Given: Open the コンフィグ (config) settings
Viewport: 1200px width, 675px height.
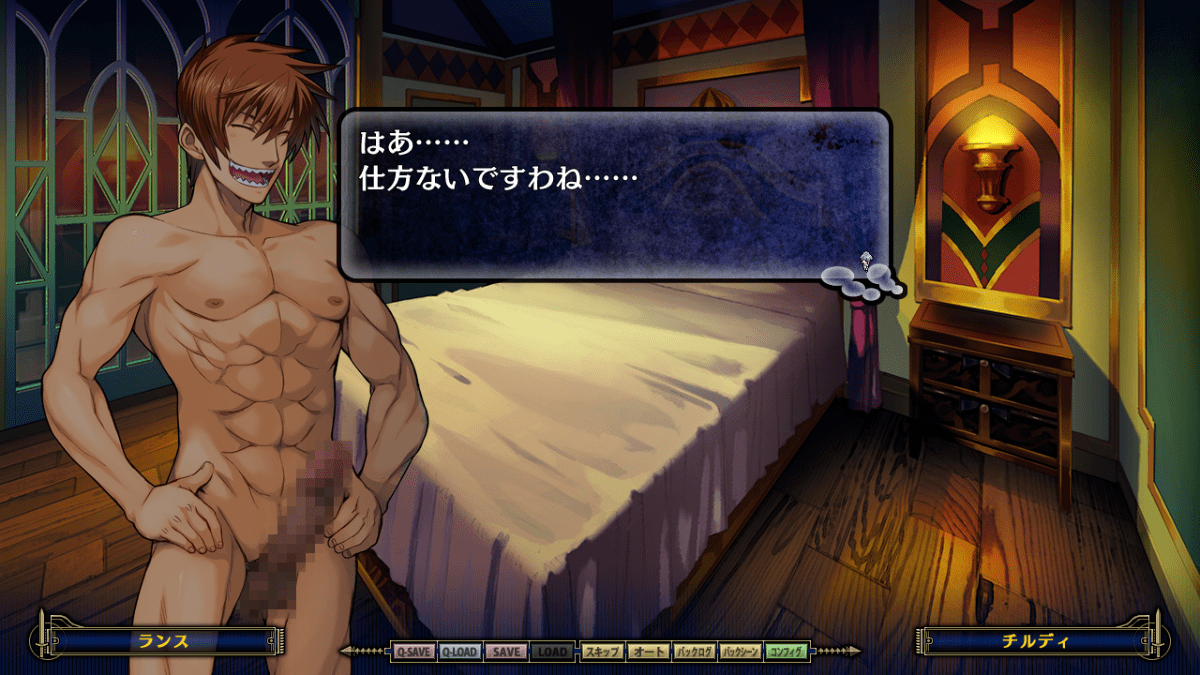Looking at the screenshot, I should 787,652.
